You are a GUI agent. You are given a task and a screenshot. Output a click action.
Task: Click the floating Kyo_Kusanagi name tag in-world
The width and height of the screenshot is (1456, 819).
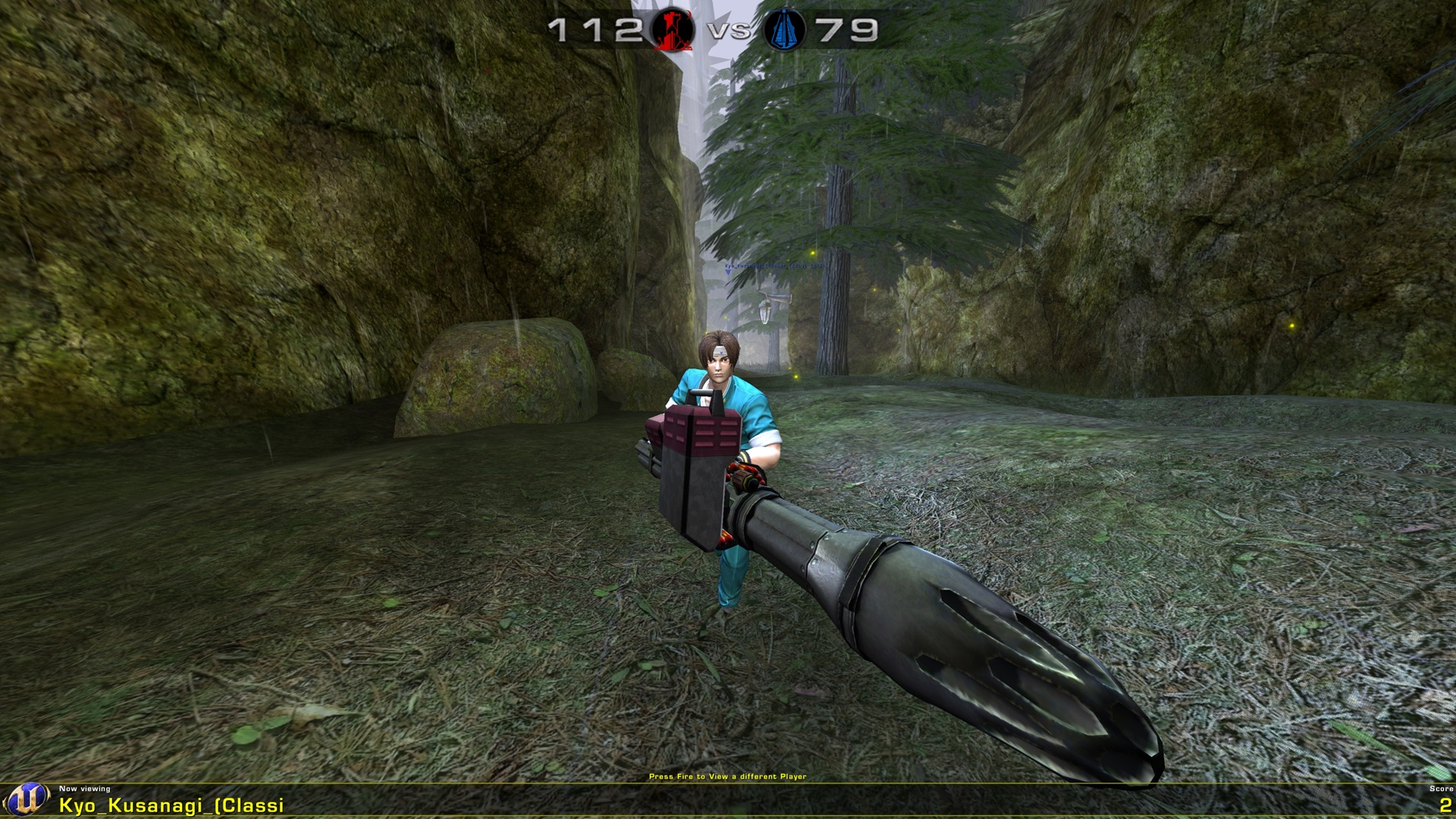773,266
